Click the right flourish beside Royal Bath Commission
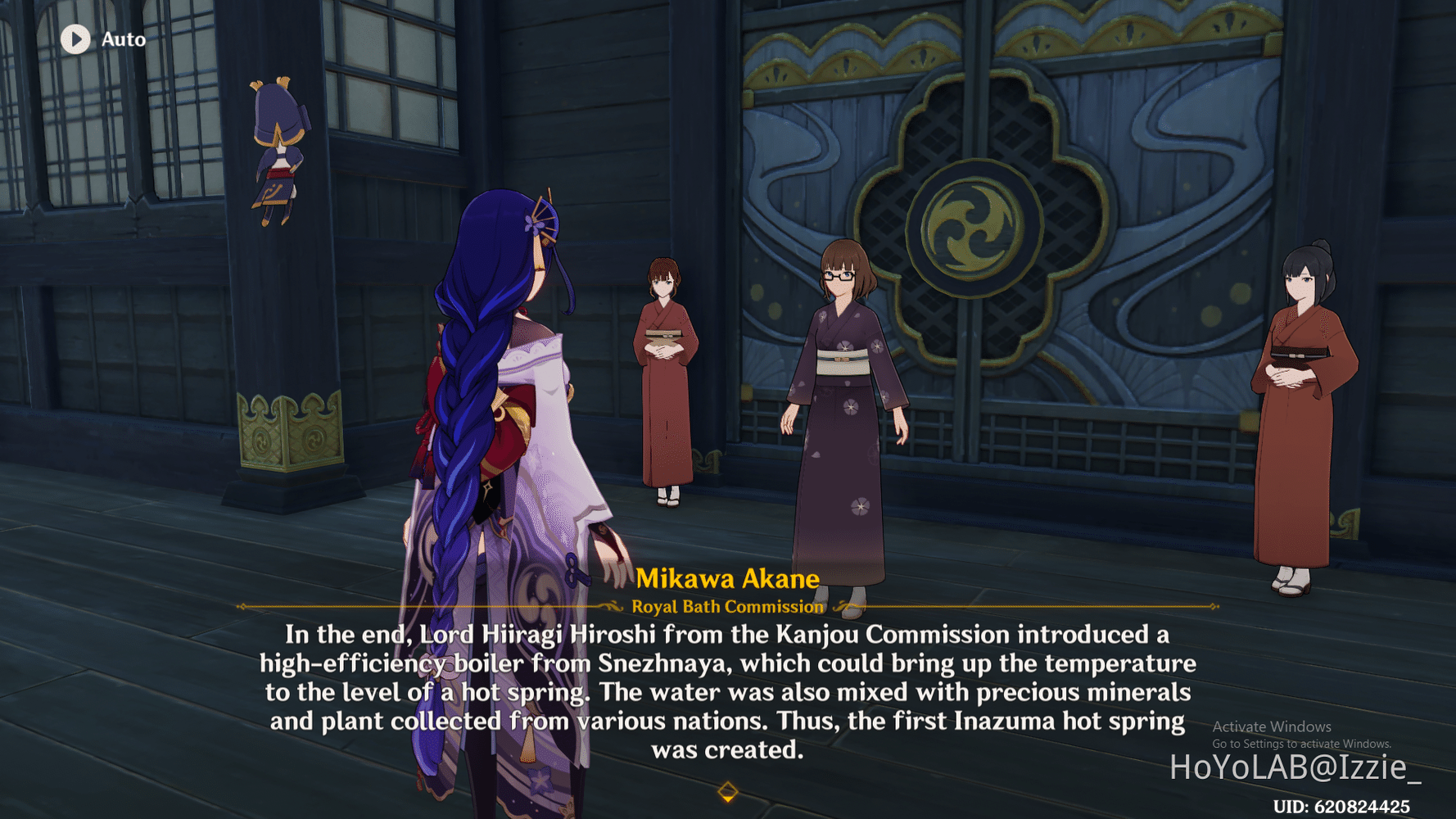Image resolution: width=1456 pixels, height=819 pixels. click(839, 607)
